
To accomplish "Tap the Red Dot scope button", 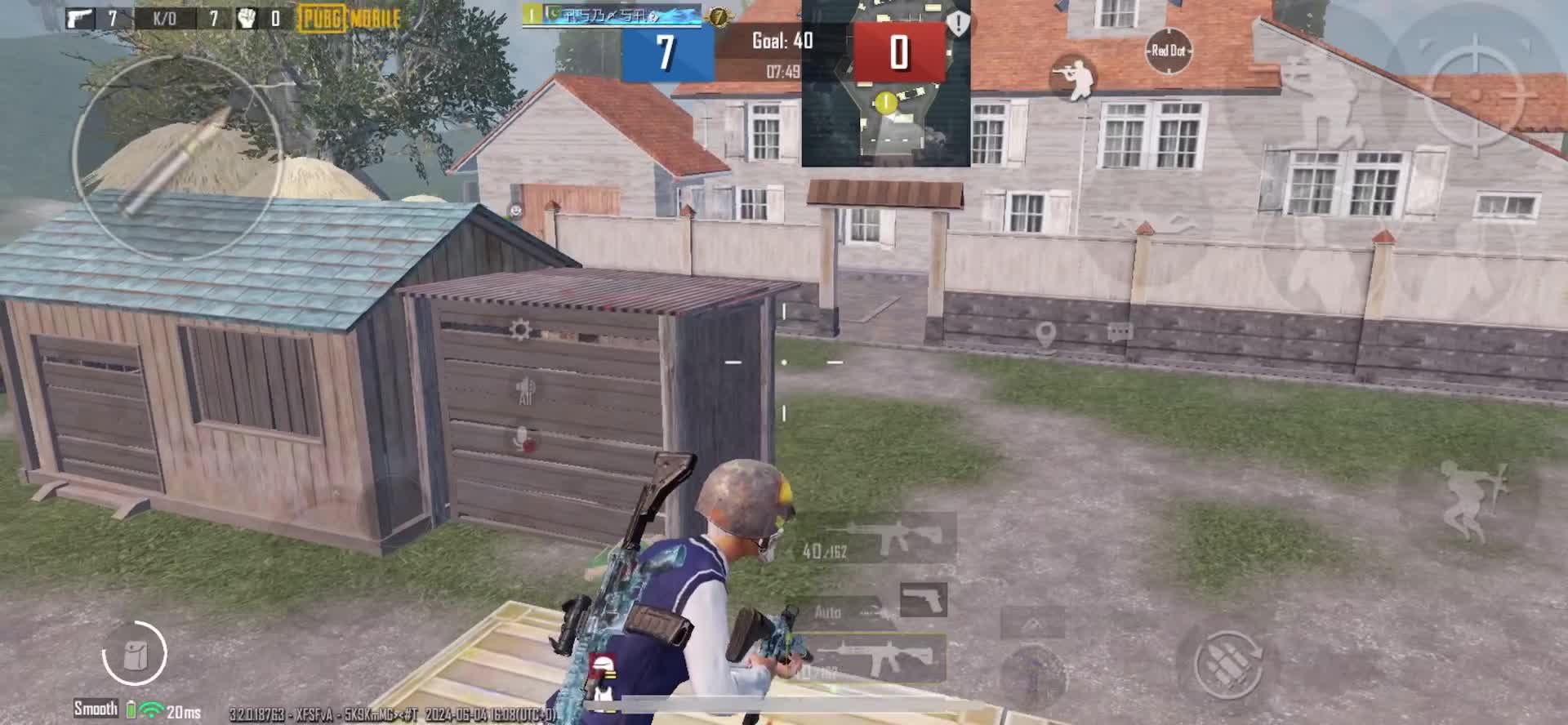I will pos(1168,51).
